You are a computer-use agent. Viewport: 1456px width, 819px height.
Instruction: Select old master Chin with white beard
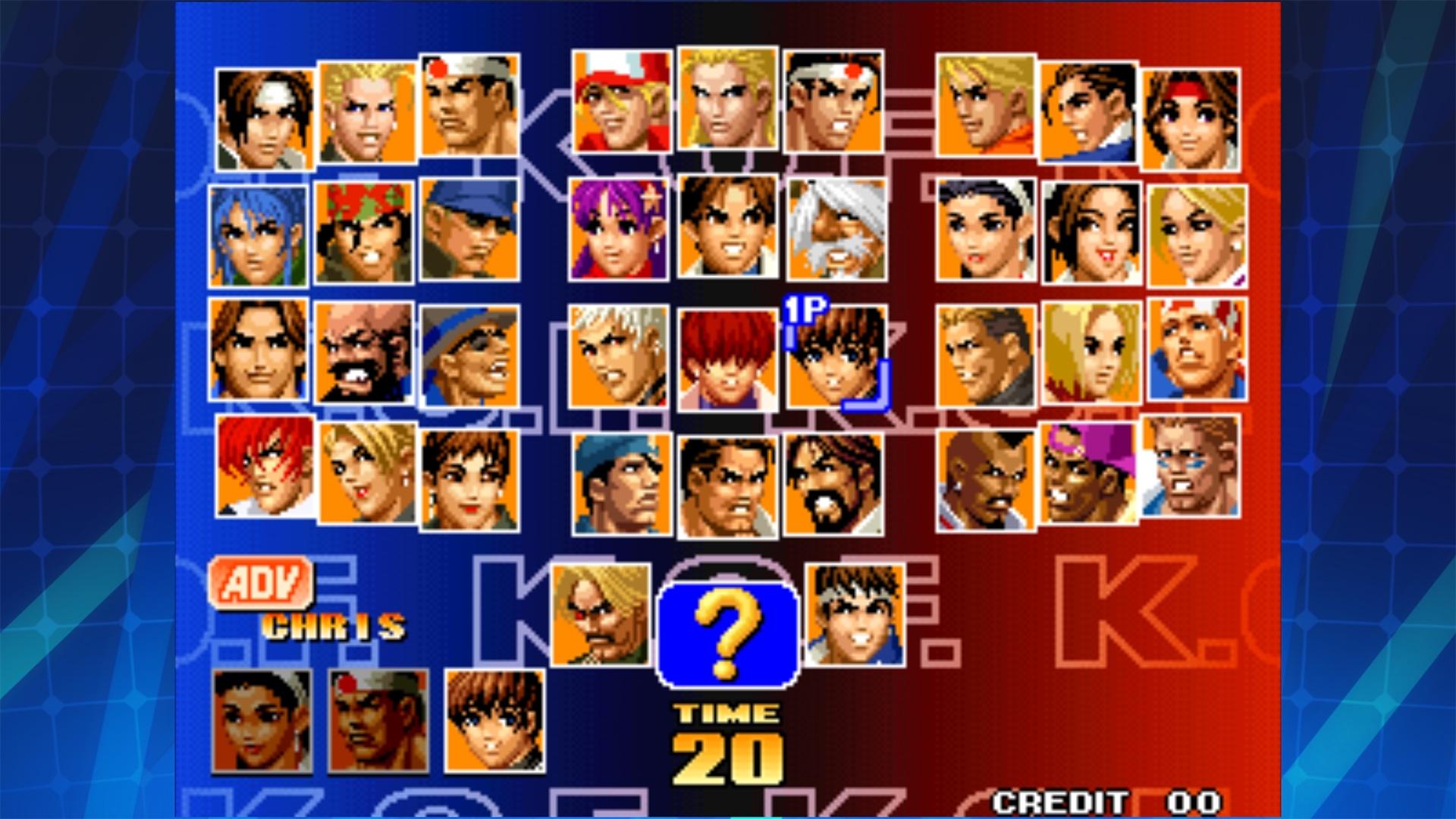coord(834,231)
